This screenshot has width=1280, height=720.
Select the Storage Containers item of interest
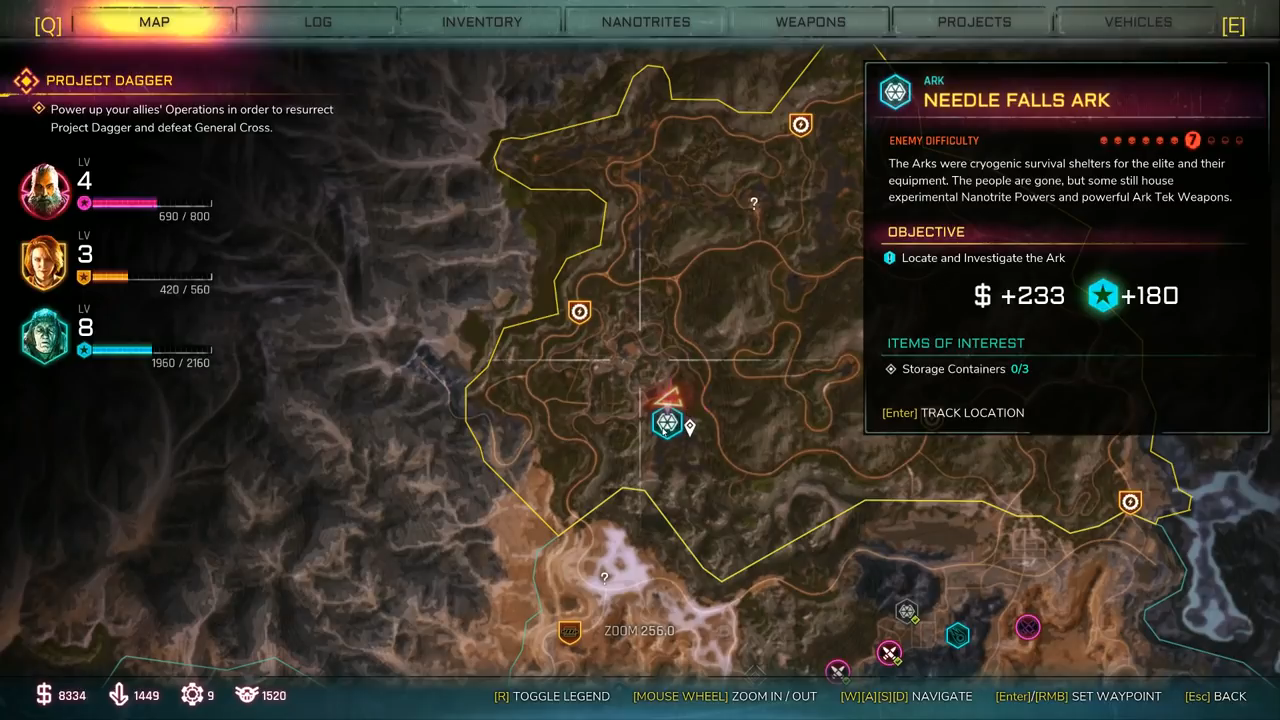(x=953, y=369)
